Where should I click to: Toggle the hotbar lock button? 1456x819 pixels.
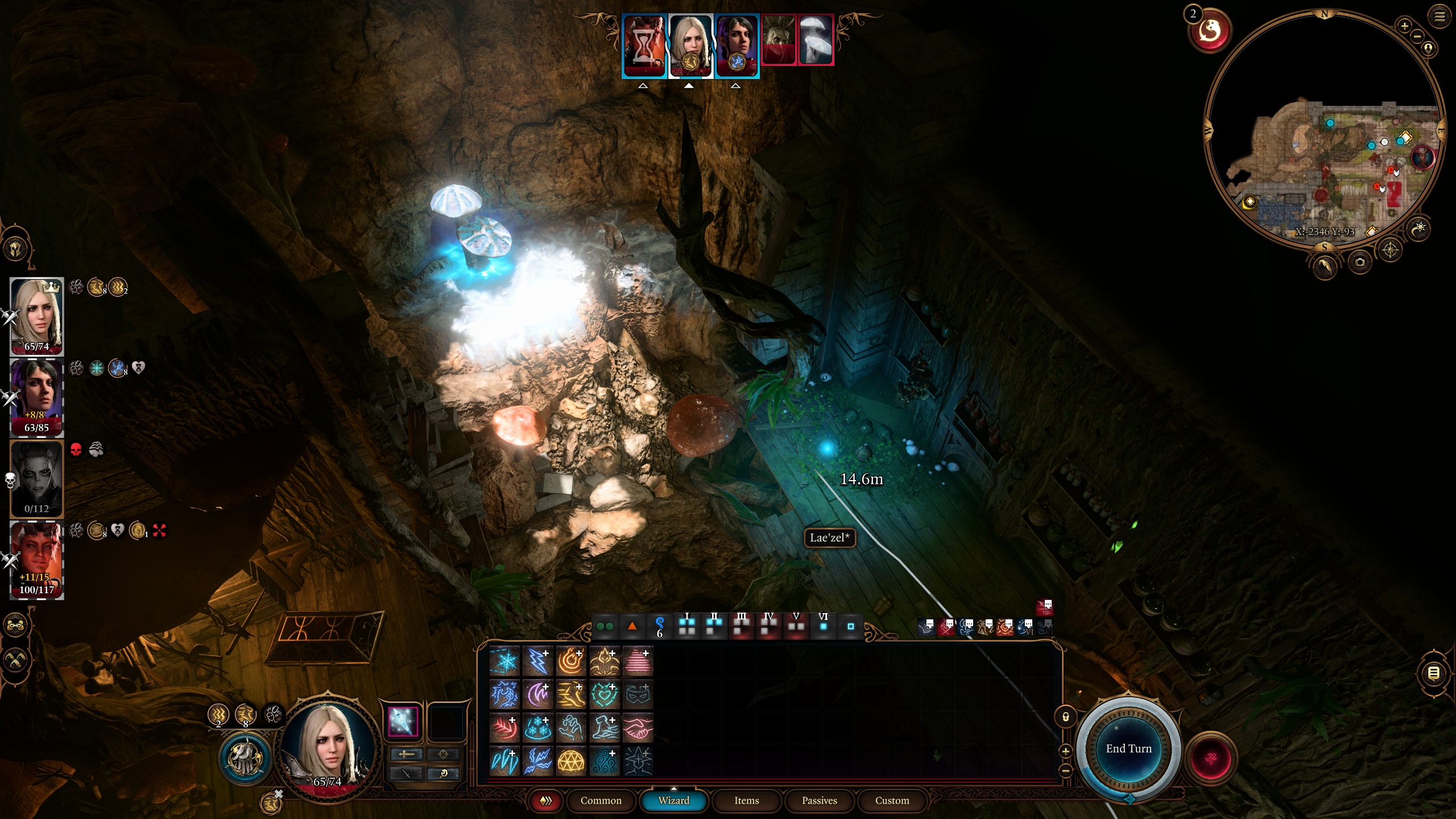click(1066, 717)
